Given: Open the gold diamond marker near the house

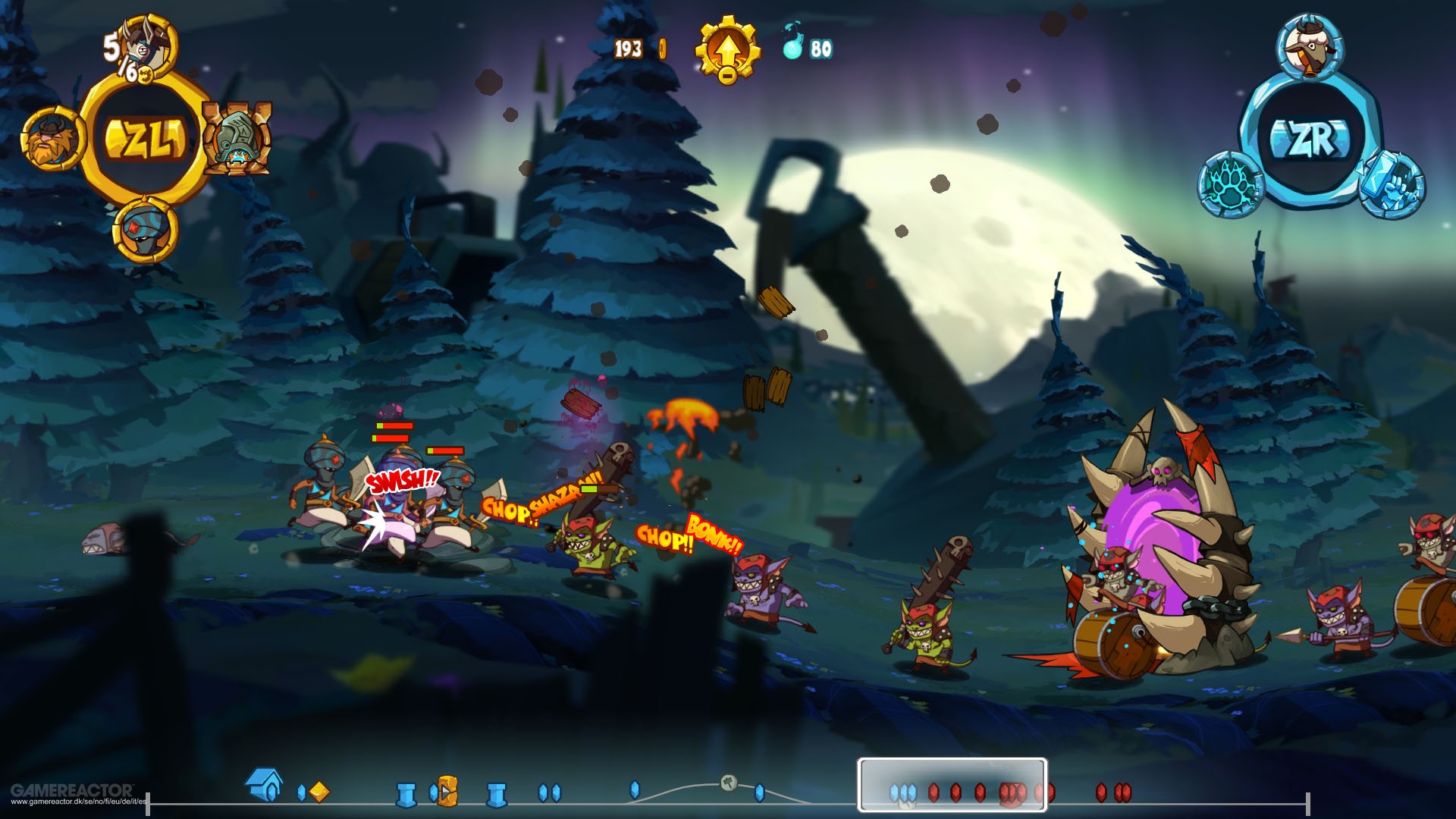Looking at the screenshot, I should 319,790.
